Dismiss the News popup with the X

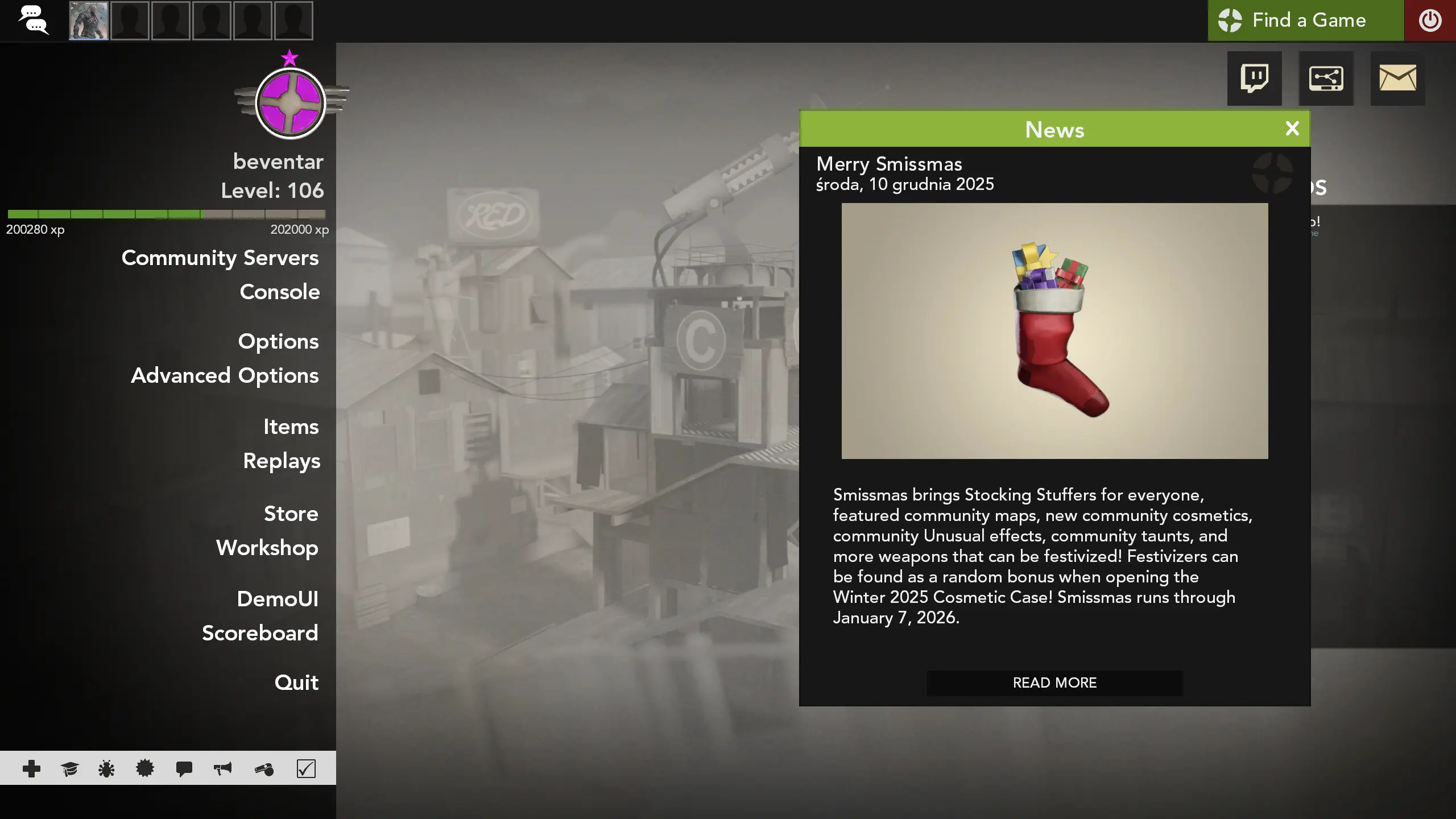click(1292, 129)
